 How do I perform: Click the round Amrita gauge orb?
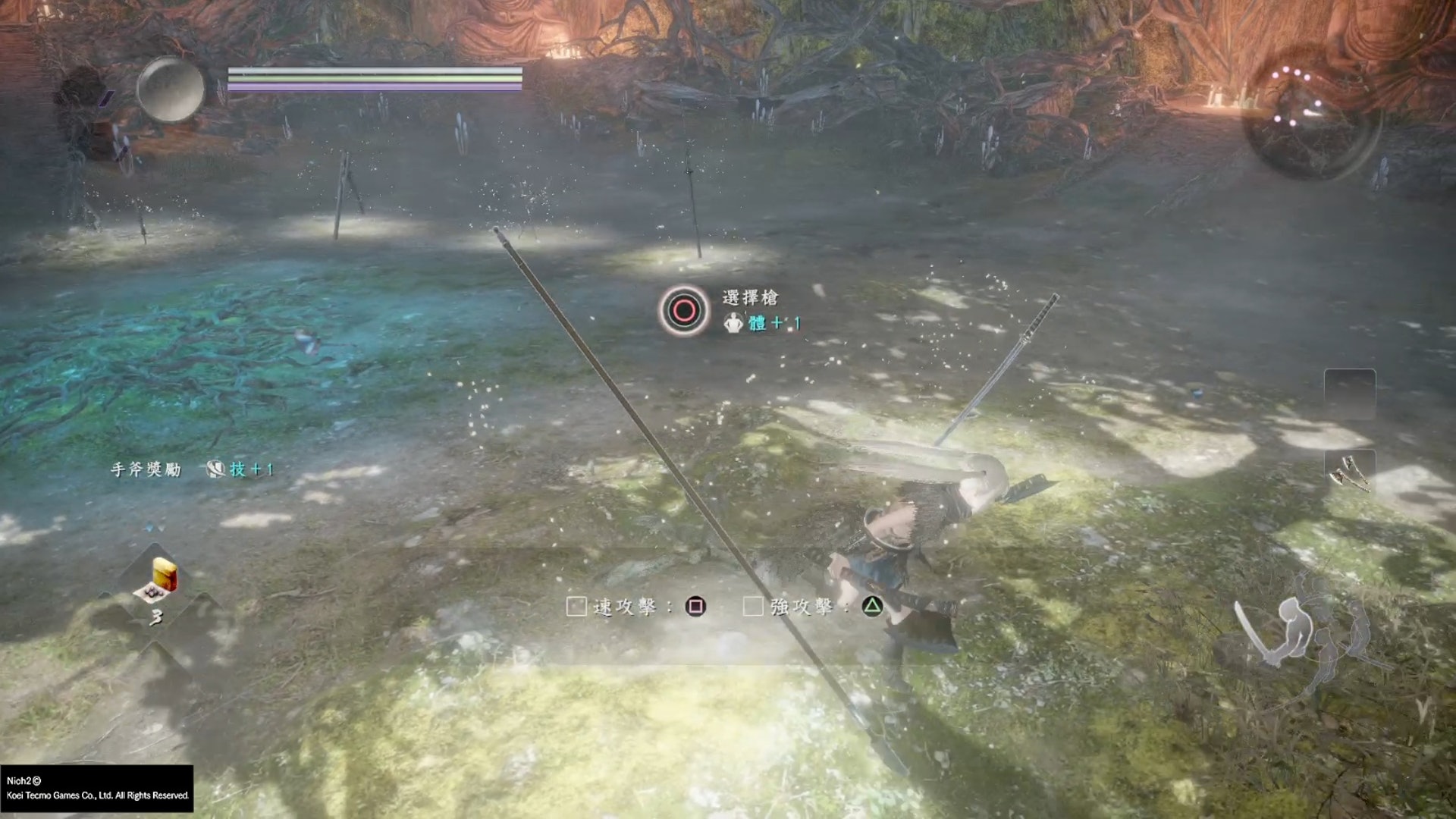[x=171, y=89]
